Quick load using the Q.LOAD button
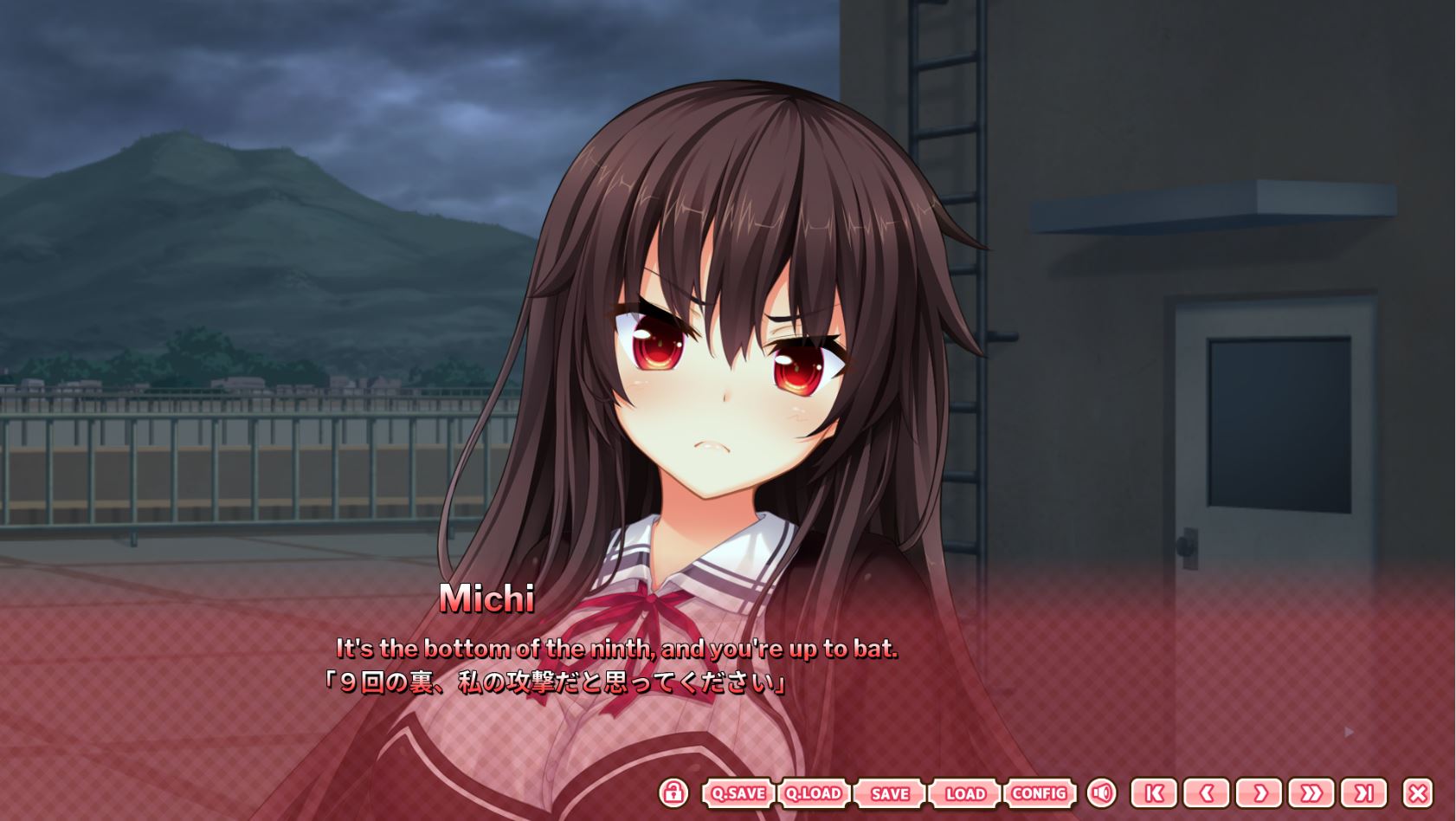Image resolution: width=1456 pixels, height=821 pixels. pos(812,793)
